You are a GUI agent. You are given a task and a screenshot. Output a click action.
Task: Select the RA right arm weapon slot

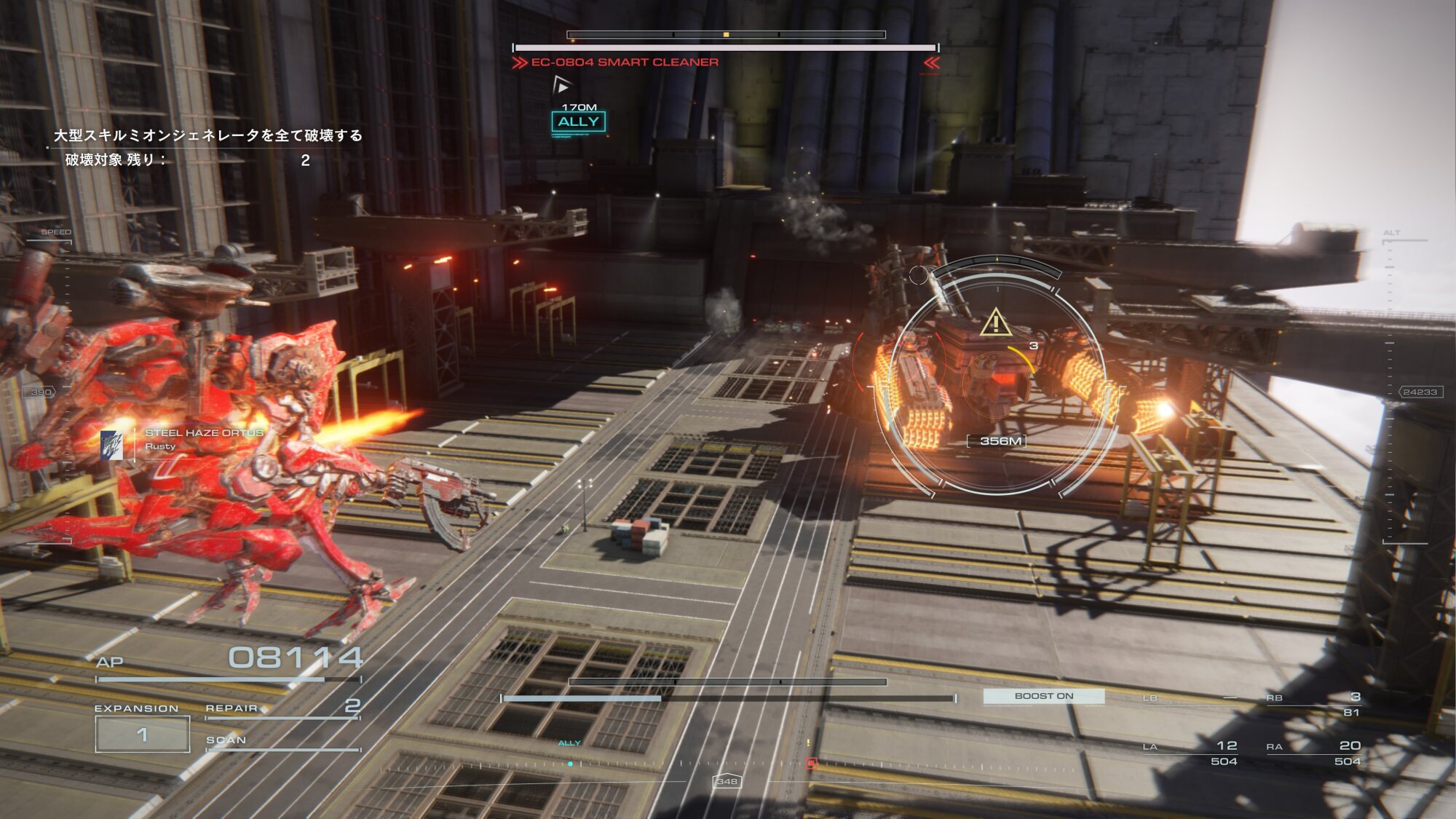[x=1313, y=753]
